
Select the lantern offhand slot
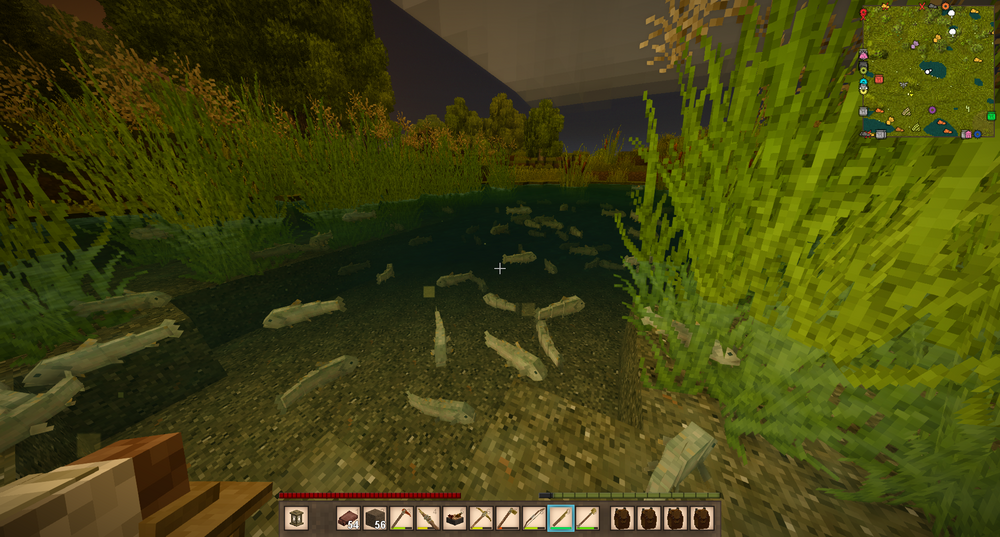coord(296,517)
